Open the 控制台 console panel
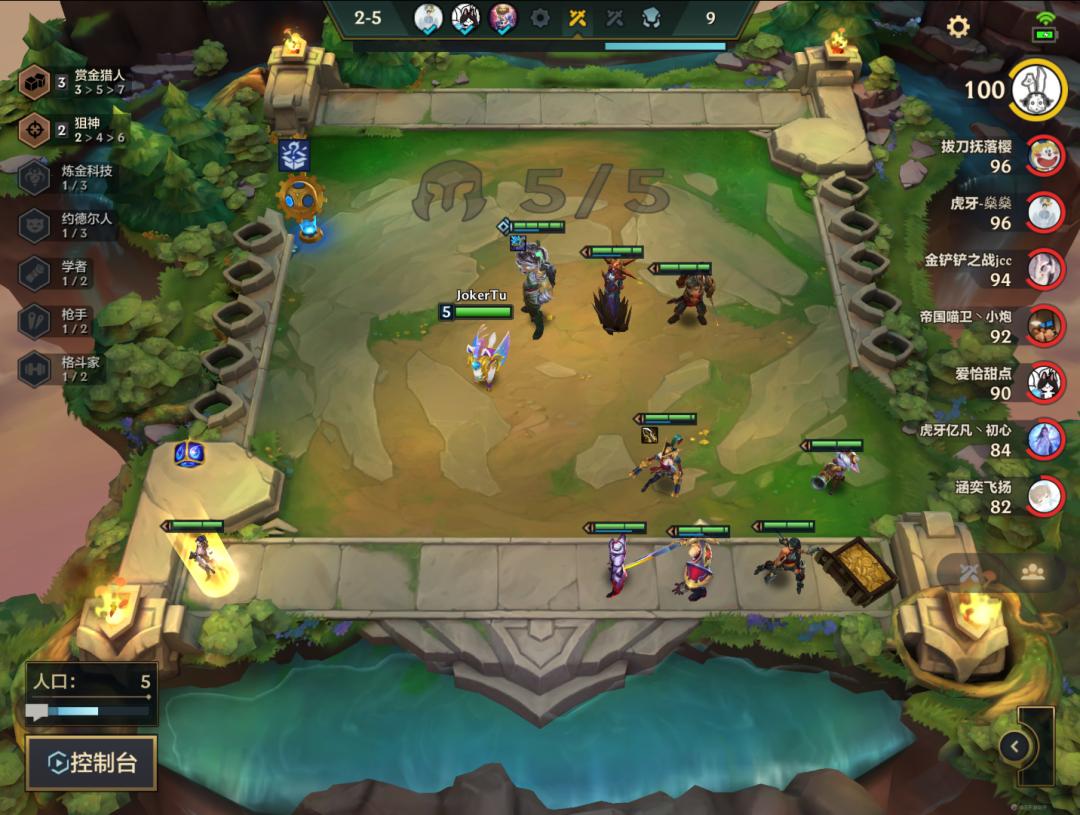This screenshot has width=1080, height=815. click(91, 763)
